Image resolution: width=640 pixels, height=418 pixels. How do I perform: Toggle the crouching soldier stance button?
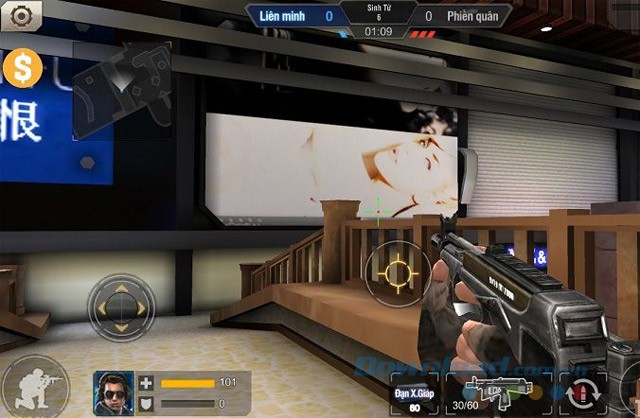36,387
